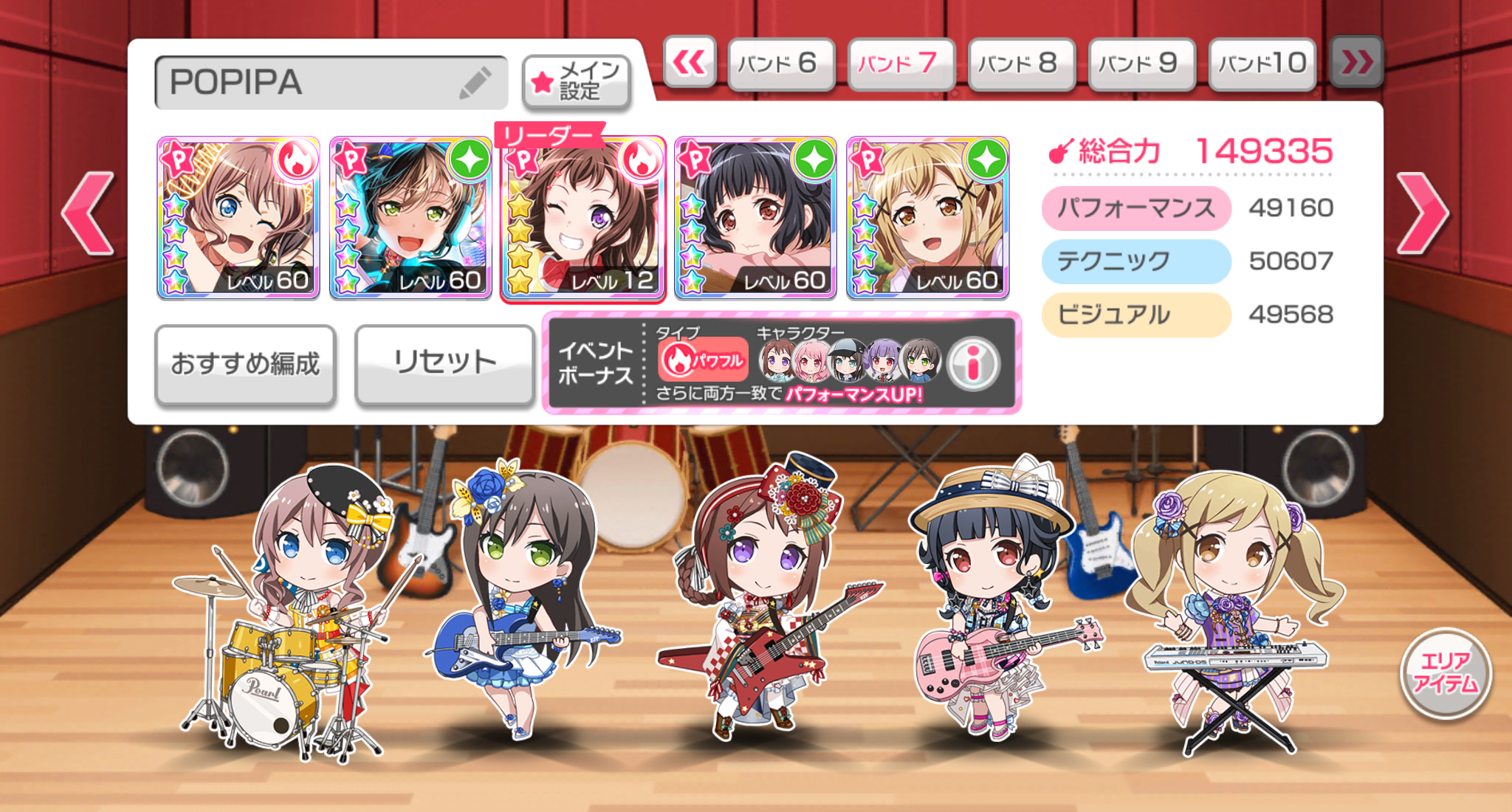Open the エリアアイテム button
This screenshot has height=812, width=1512.
[x=1445, y=672]
